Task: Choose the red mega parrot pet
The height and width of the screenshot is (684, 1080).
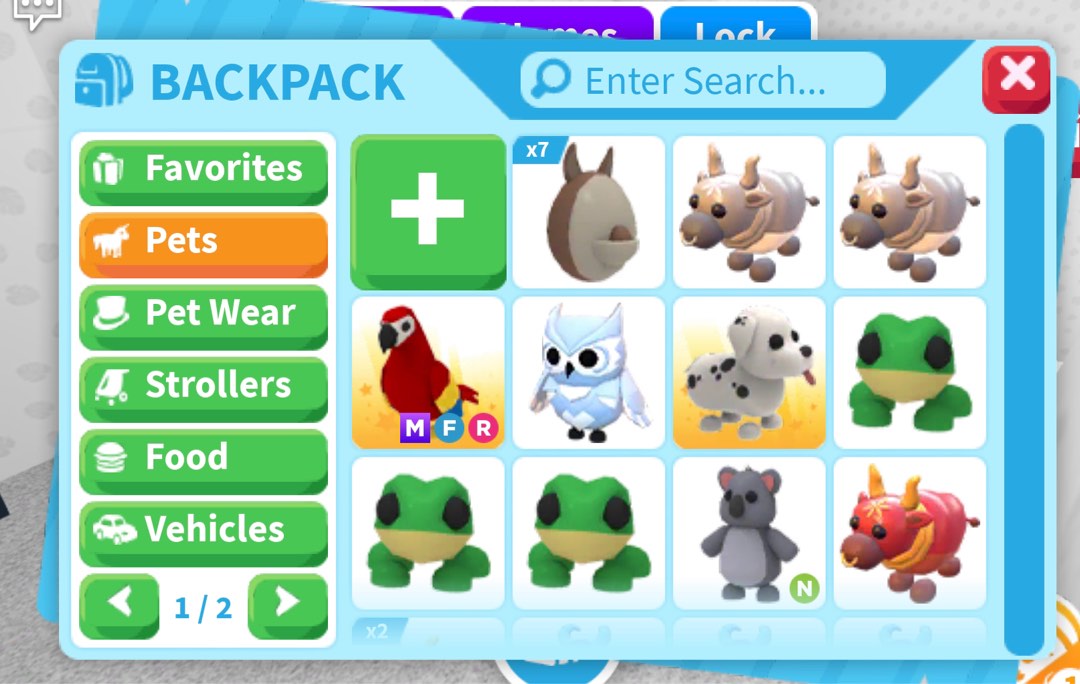Action: (x=428, y=372)
